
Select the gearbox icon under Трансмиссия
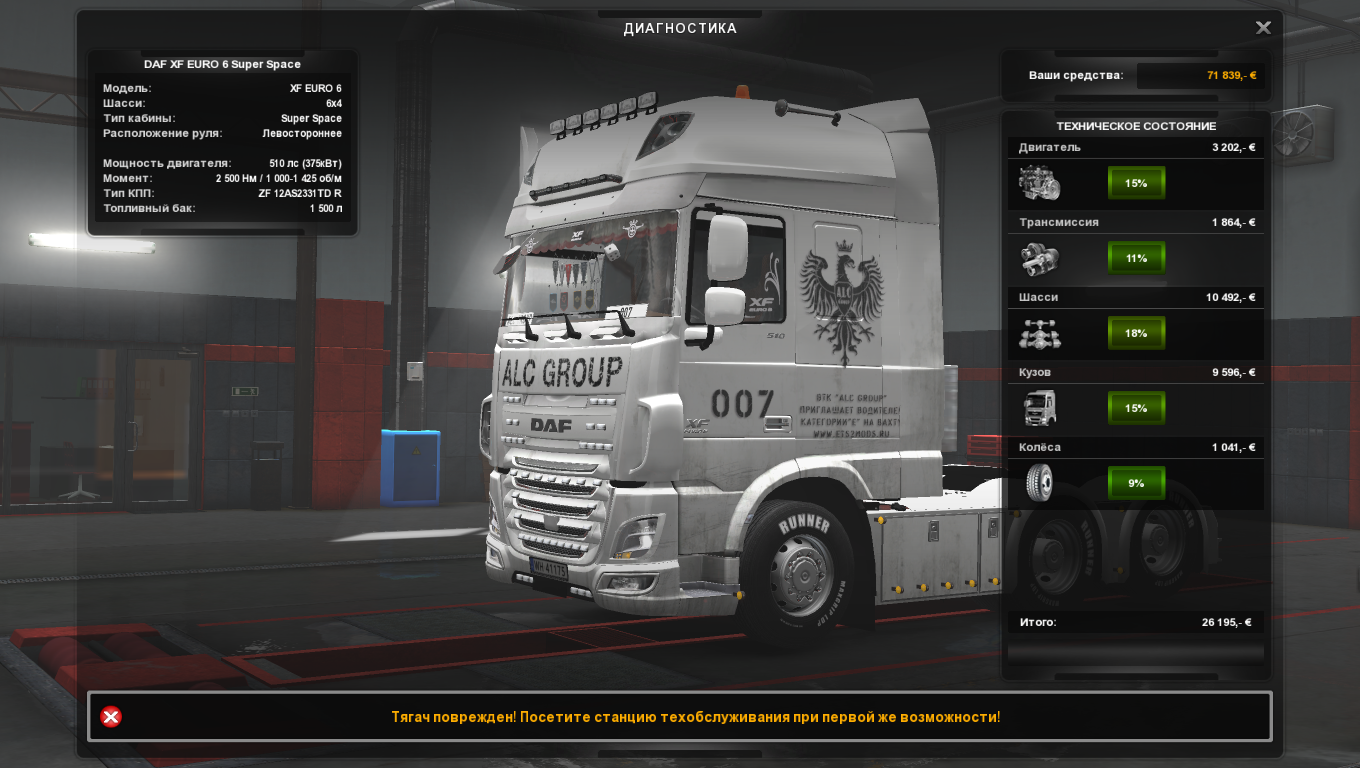click(1039, 259)
